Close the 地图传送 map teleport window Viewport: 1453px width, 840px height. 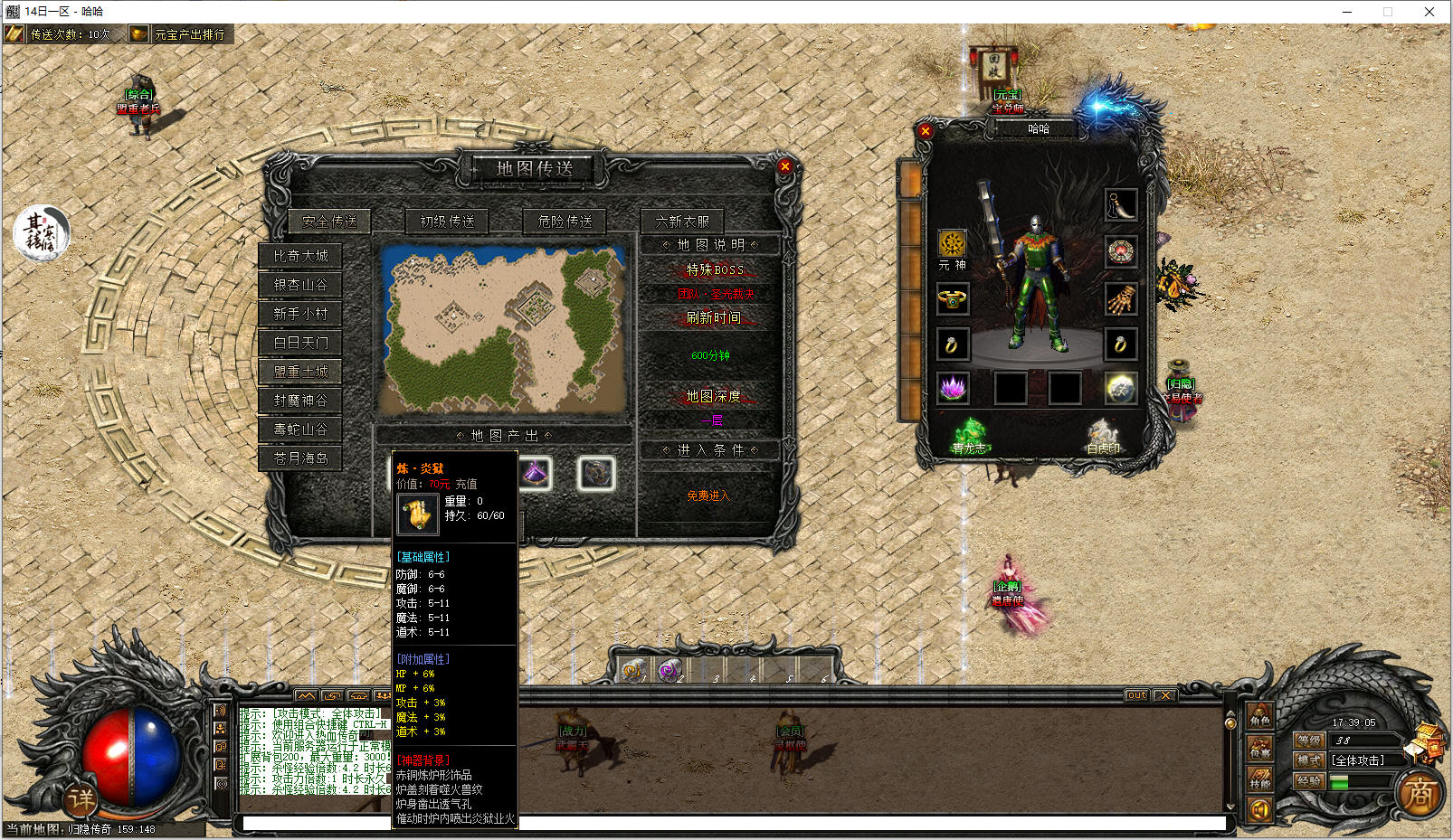coord(784,166)
